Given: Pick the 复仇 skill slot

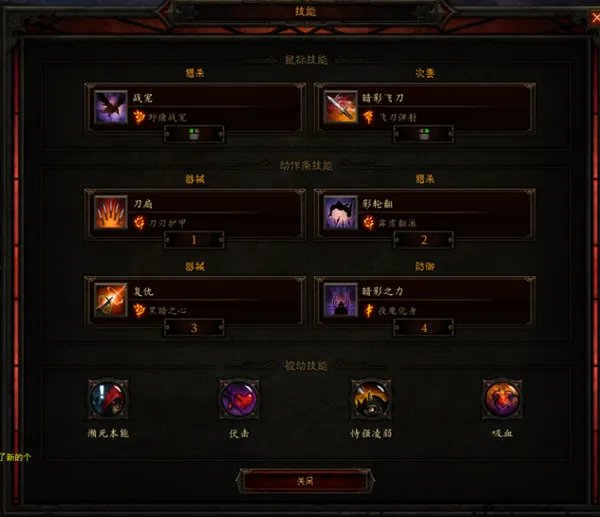Looking at the screenshot, I should tap(196, 300).
